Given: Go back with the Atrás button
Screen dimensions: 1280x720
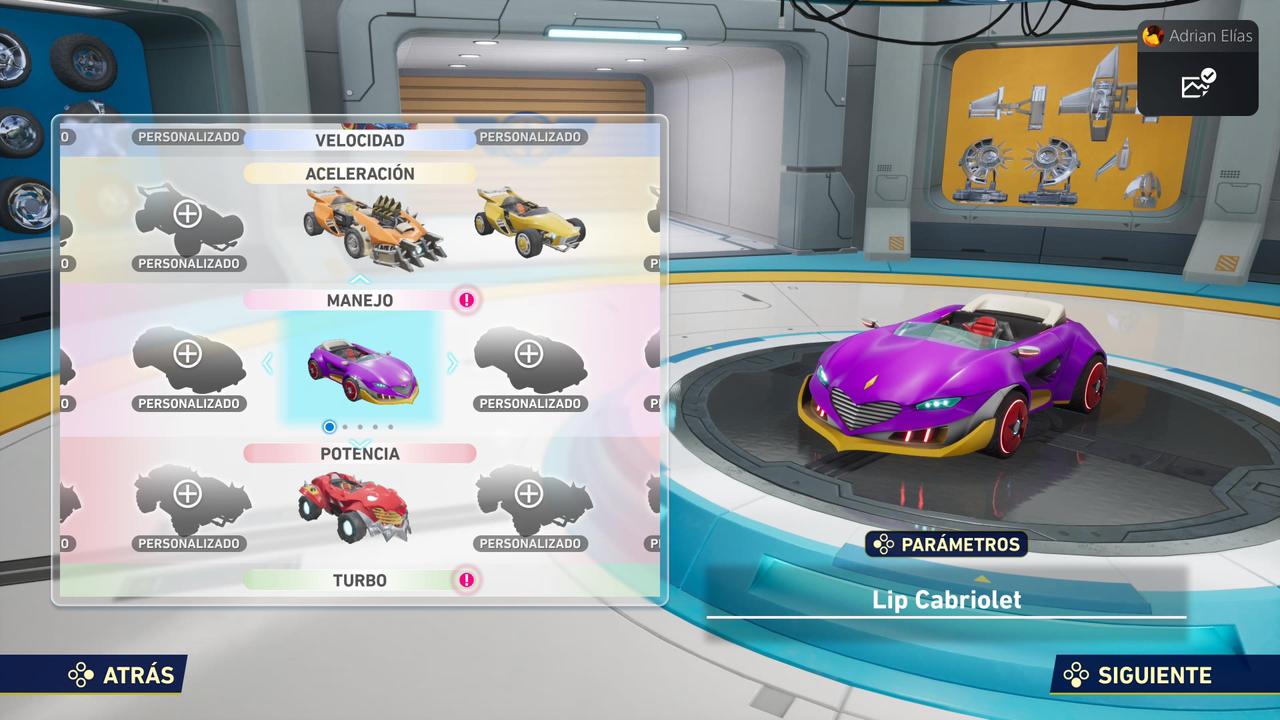Looking at the screenshot, I should coord(122,675).
